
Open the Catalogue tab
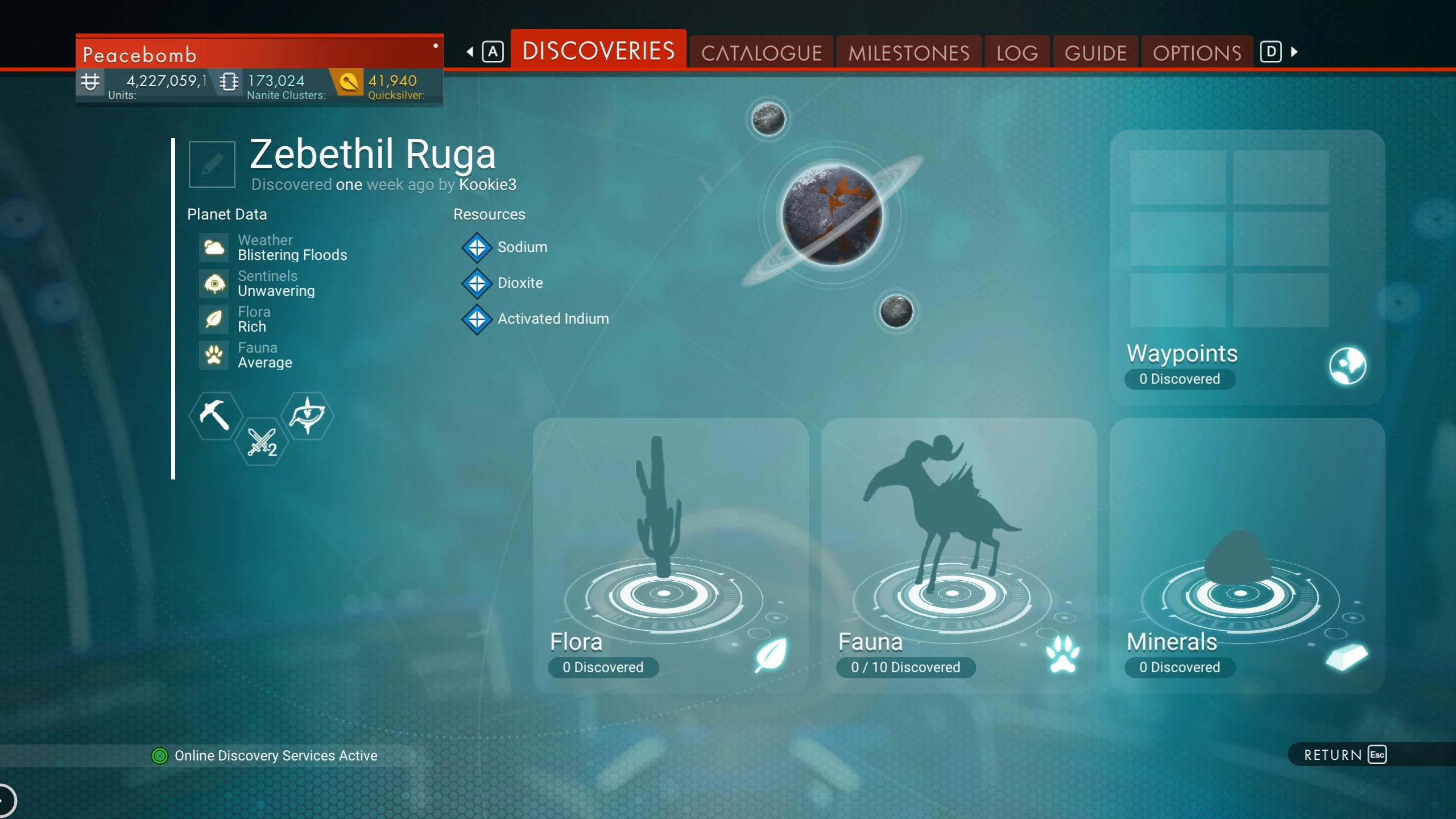[x=761, y=53]
